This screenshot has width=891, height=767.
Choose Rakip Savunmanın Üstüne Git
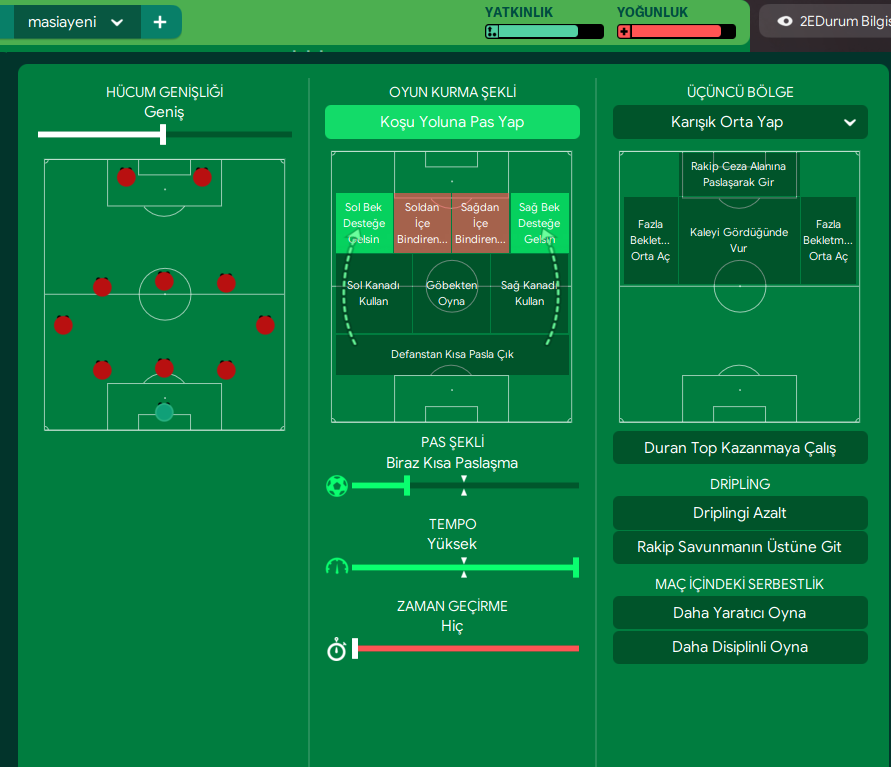[740, 547]
